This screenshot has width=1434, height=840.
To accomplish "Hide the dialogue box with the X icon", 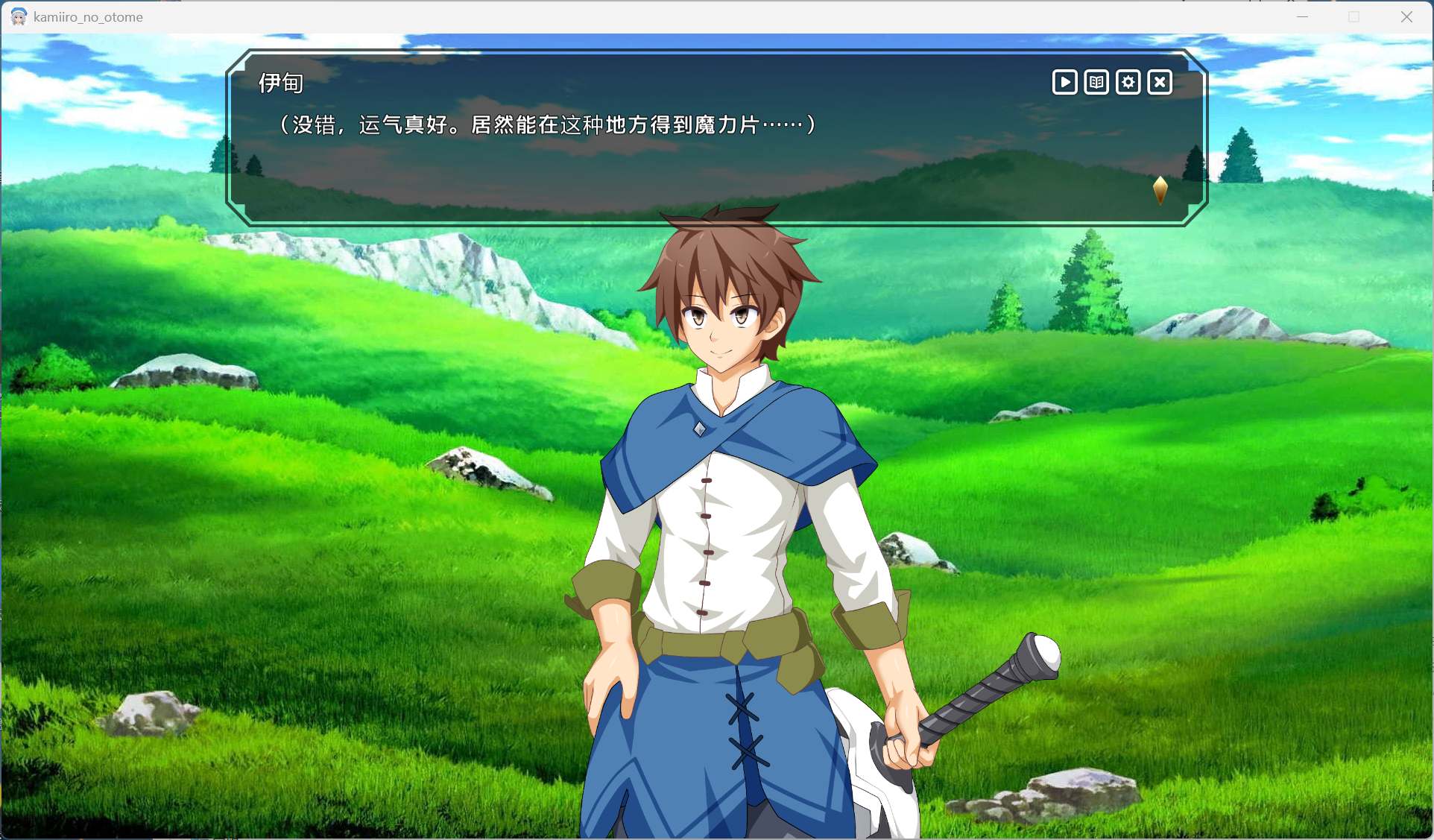I will [x=1160, y=82].
